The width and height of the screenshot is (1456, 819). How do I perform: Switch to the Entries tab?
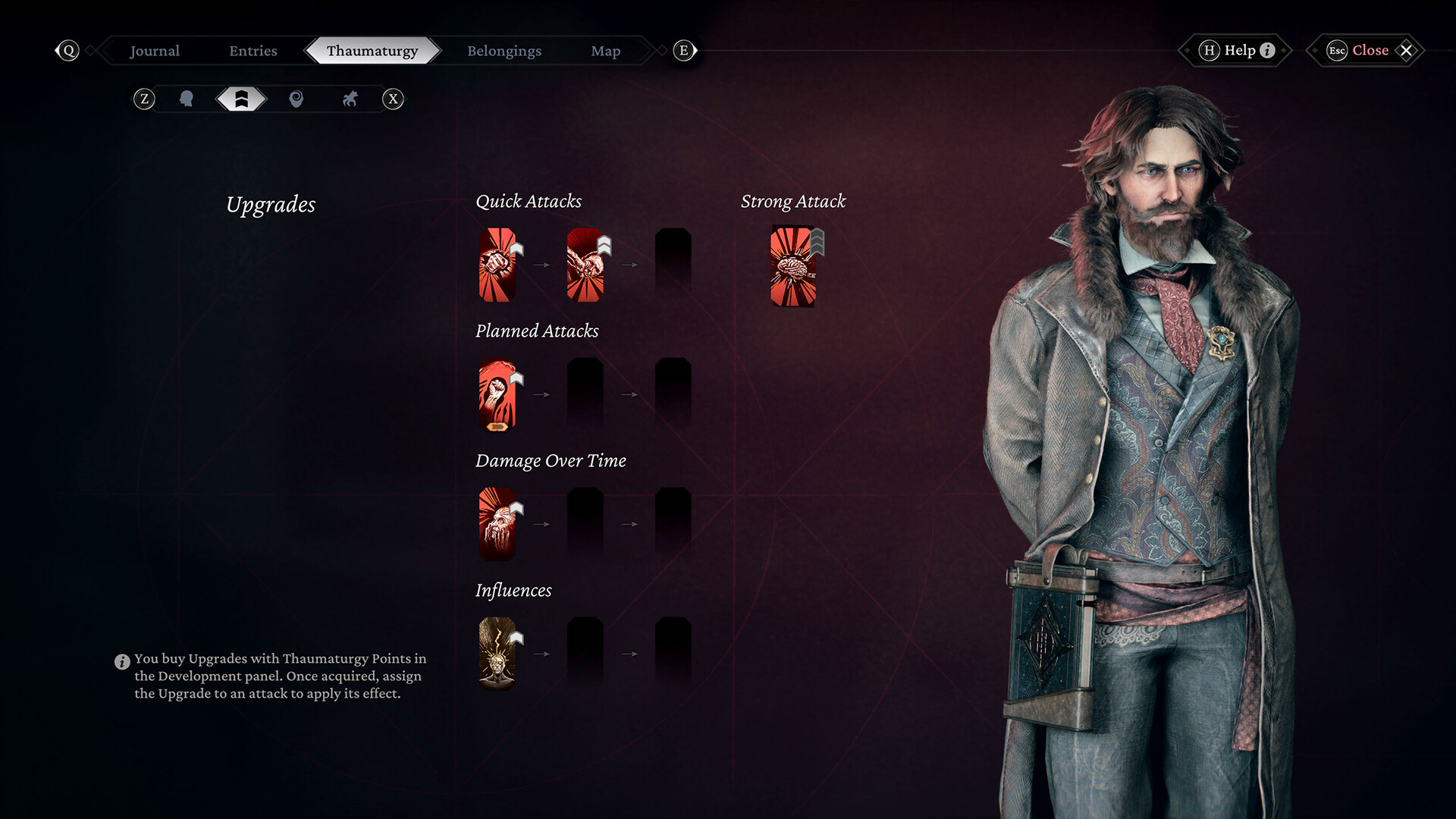click(253, 51)
